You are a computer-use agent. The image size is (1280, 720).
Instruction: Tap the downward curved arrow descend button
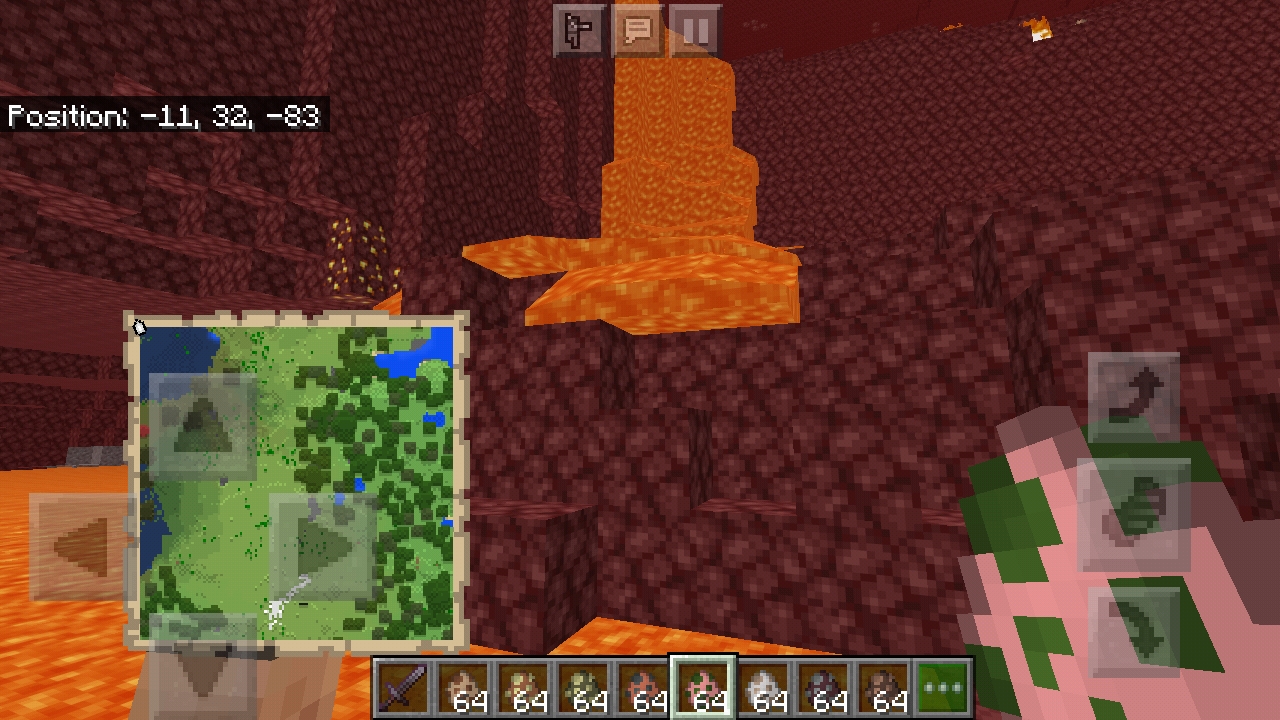click(x=1133, y=632)
